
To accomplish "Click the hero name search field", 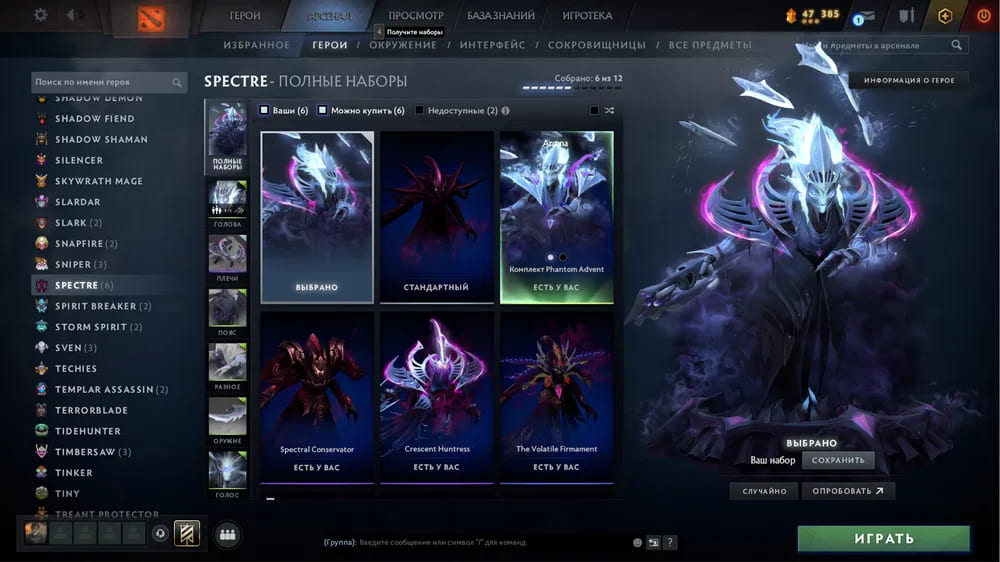I will [x=102, y=83].
